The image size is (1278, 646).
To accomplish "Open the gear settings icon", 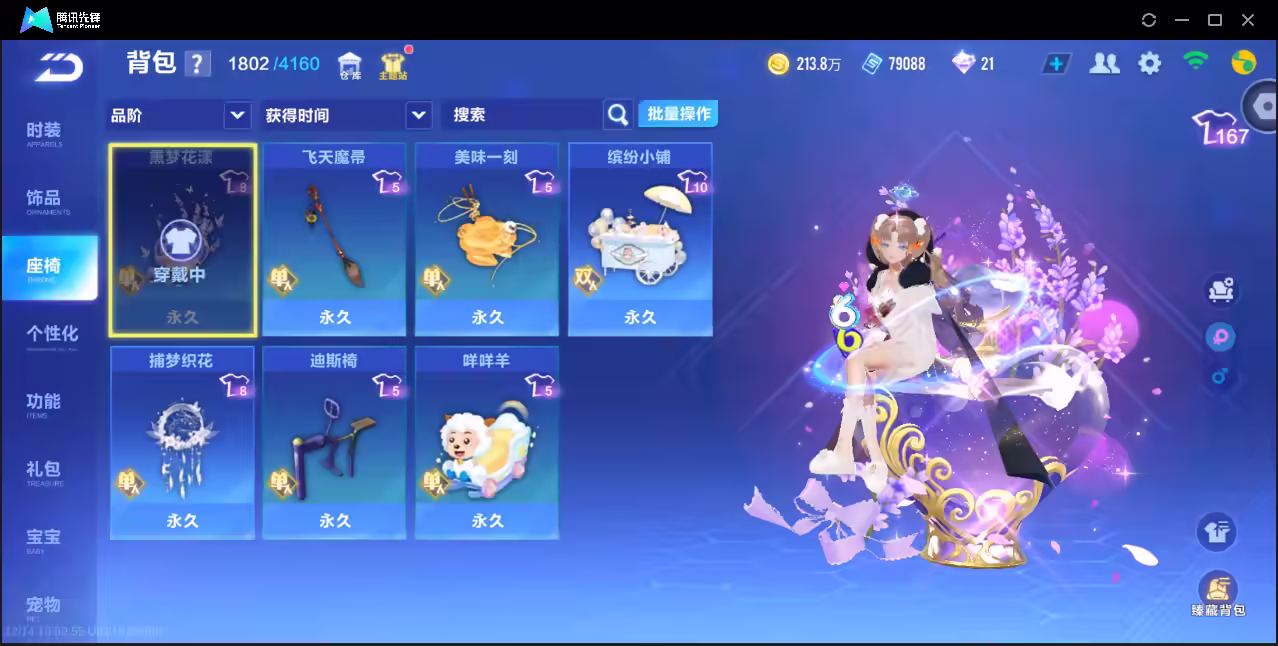I will click(x=1150, y=64).
